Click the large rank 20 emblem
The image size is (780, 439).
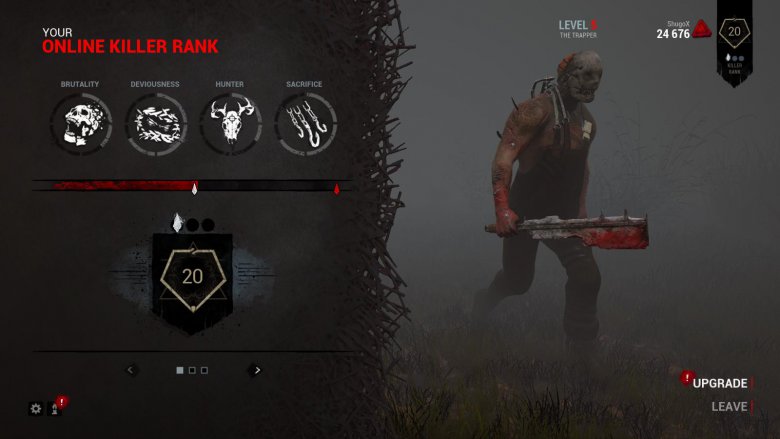pyautogui.click(x=192, y=277)
